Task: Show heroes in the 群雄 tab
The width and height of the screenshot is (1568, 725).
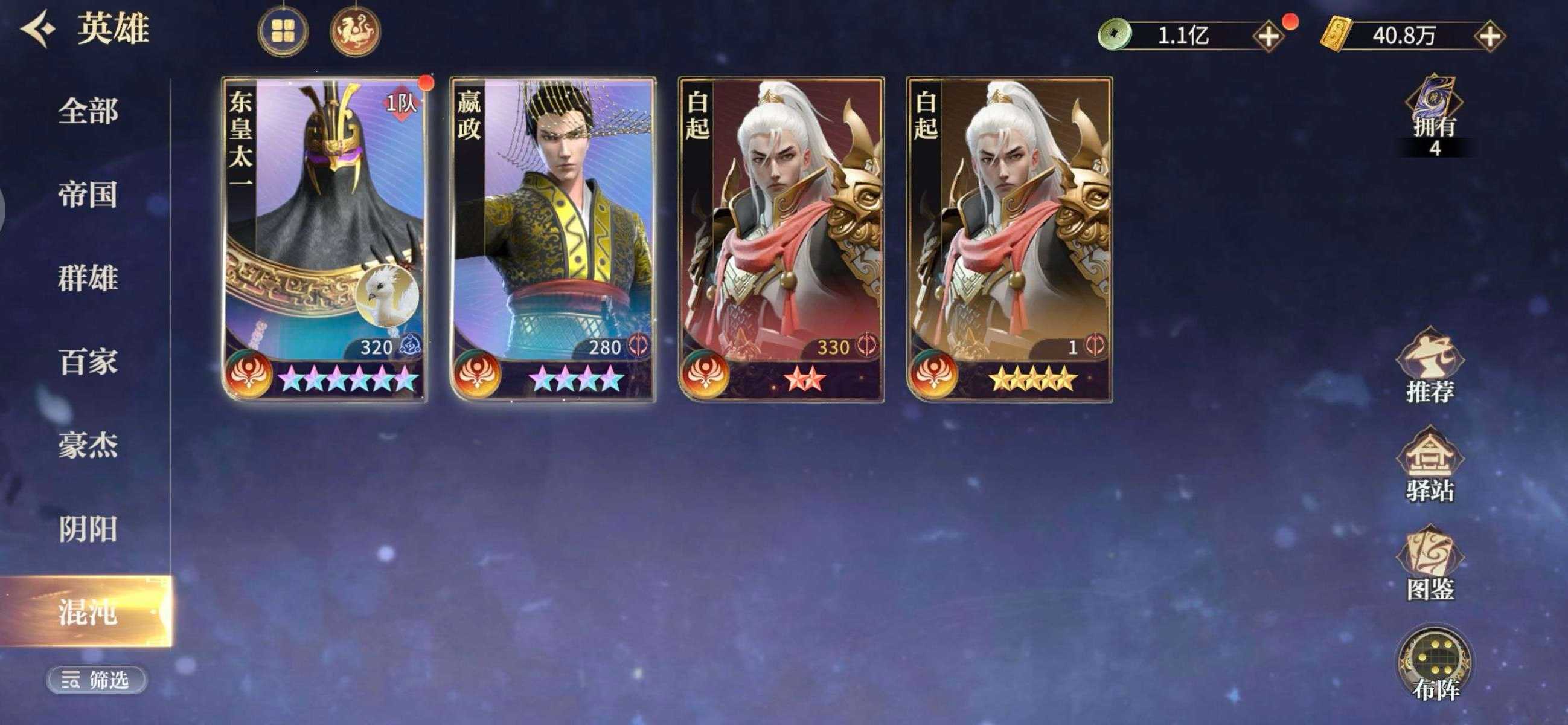Action: pos(88,279)
